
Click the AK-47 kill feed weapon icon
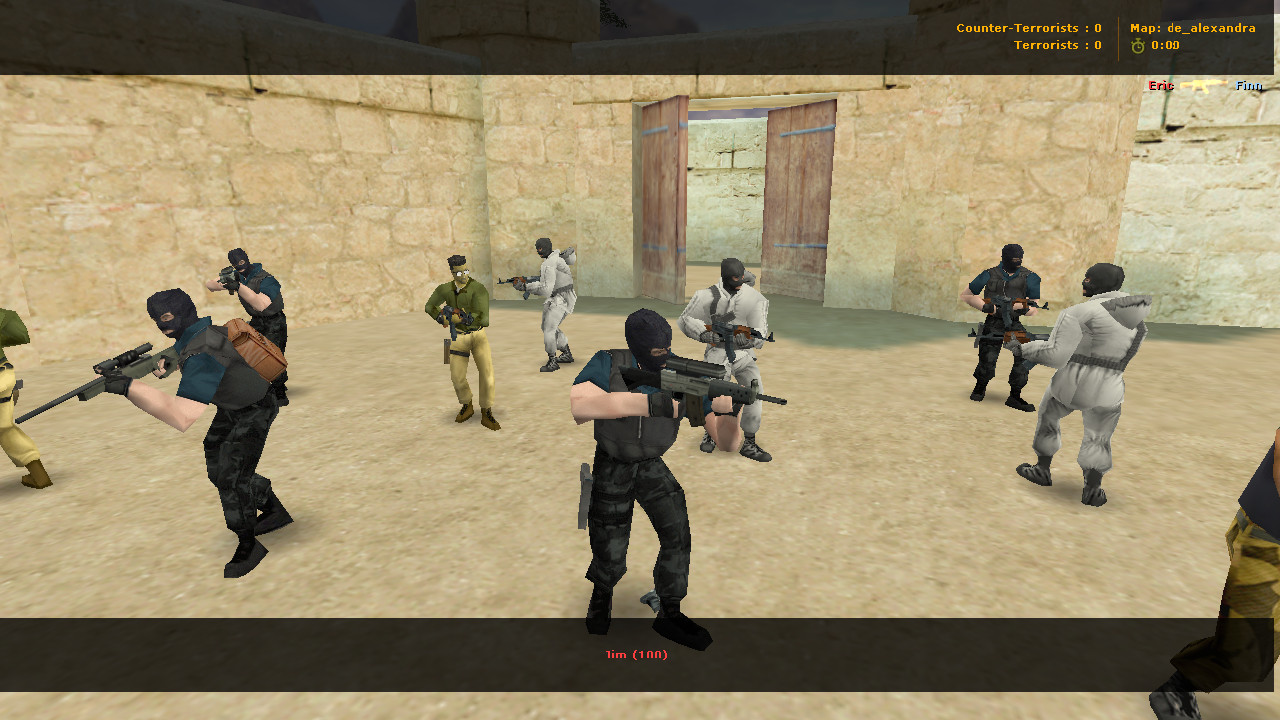pos(1205,86)
